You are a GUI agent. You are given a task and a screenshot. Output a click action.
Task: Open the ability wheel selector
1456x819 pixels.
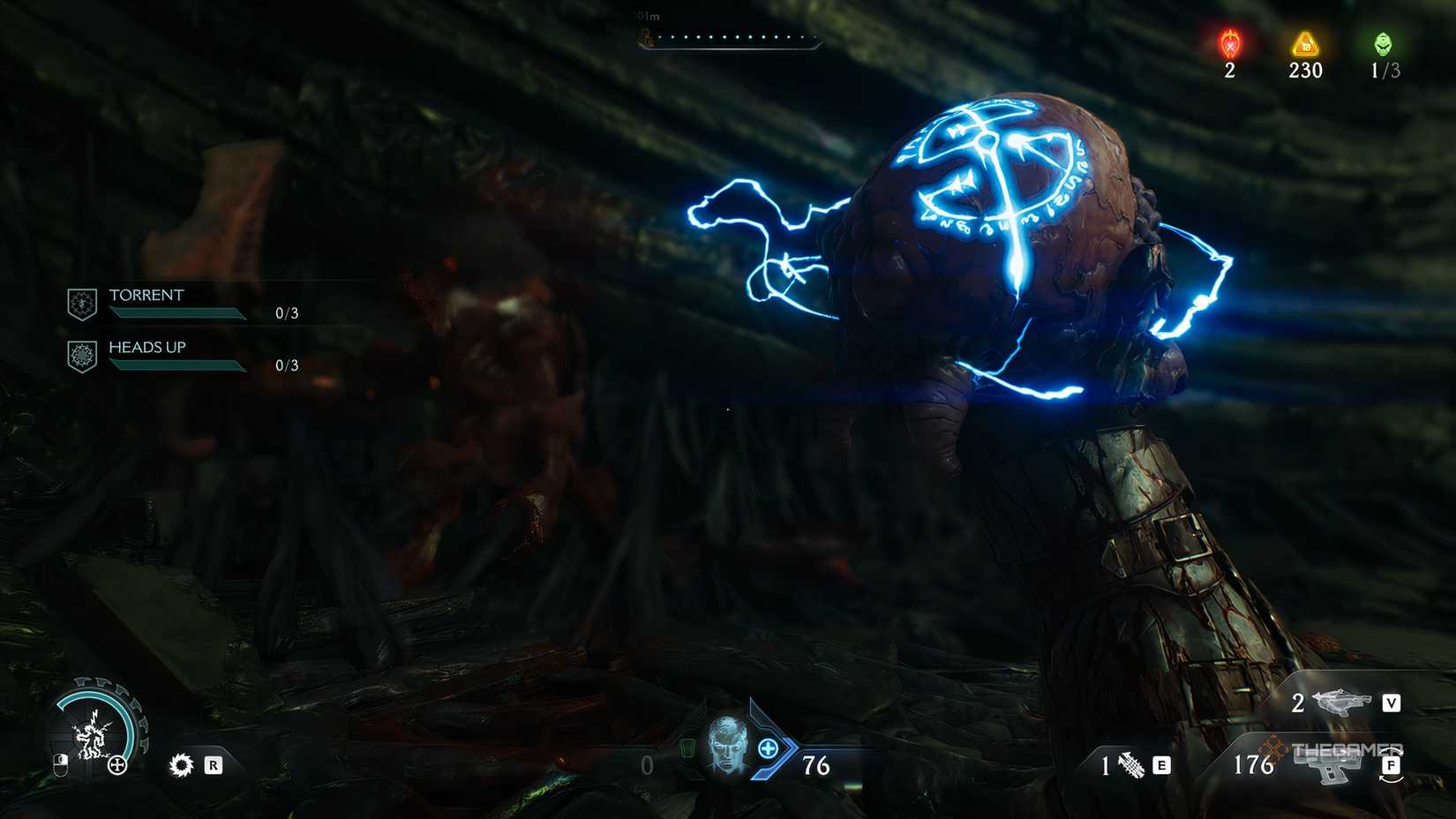pyautogui.click(x=94, y=733)
